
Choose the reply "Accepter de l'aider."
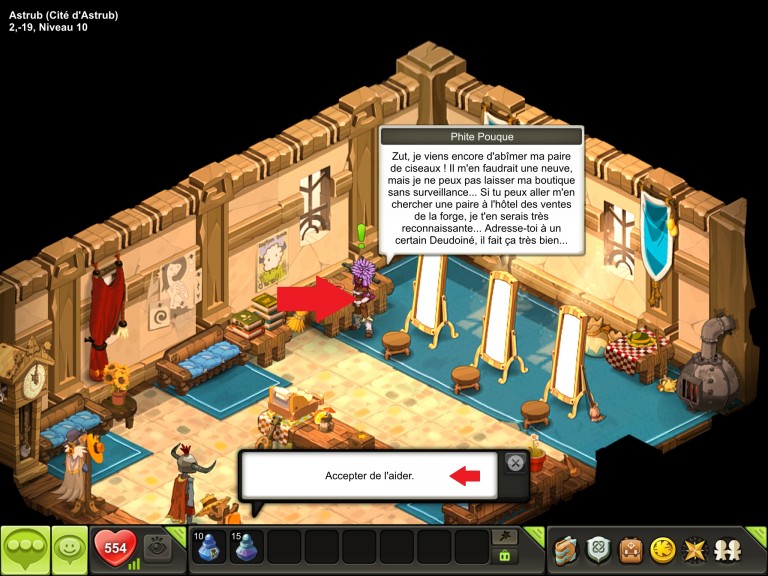[x=369, y=476]
